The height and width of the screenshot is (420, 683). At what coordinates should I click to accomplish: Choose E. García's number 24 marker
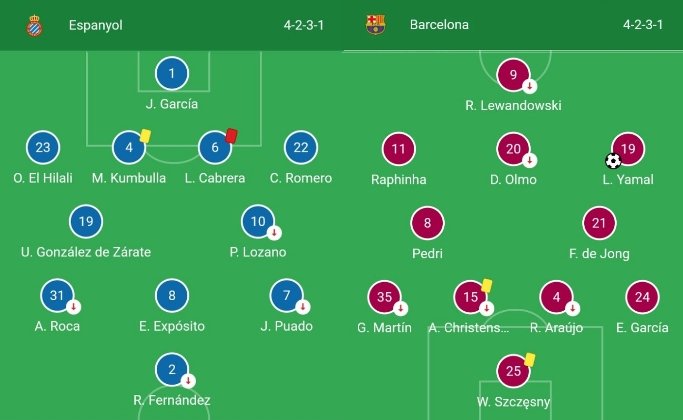642,297
